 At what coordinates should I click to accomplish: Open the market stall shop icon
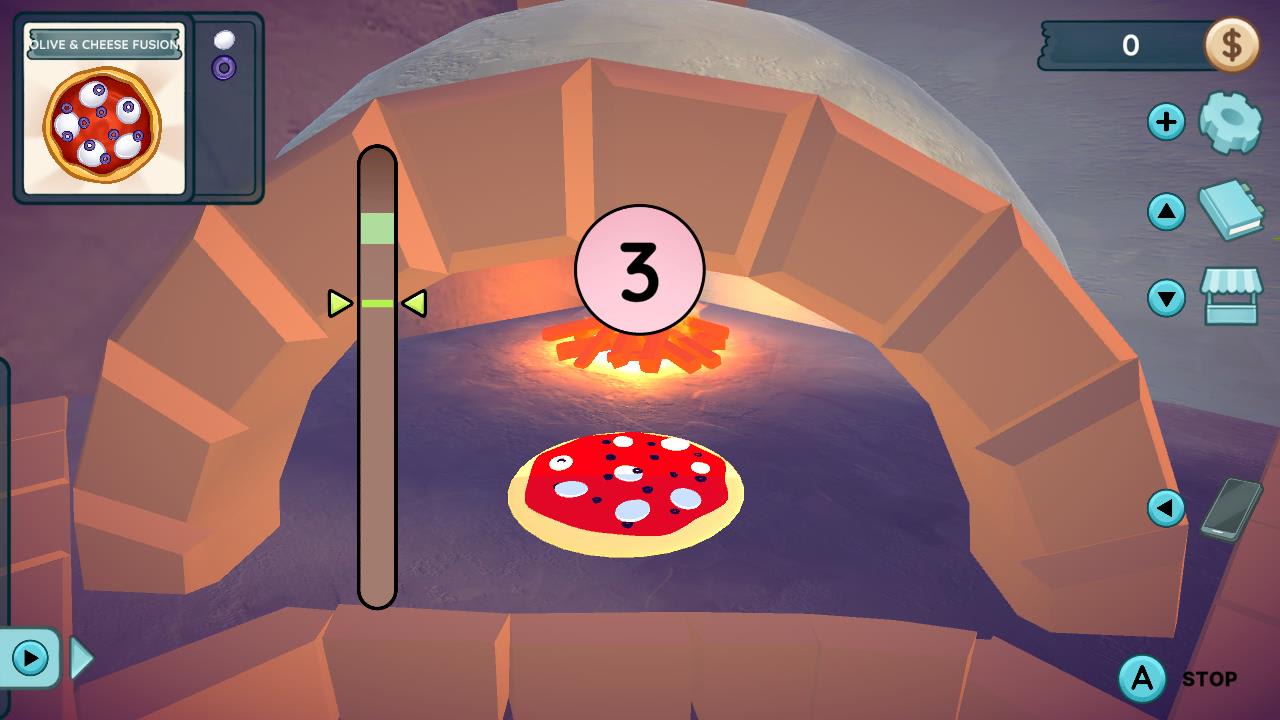click(x=1234, y=297)
